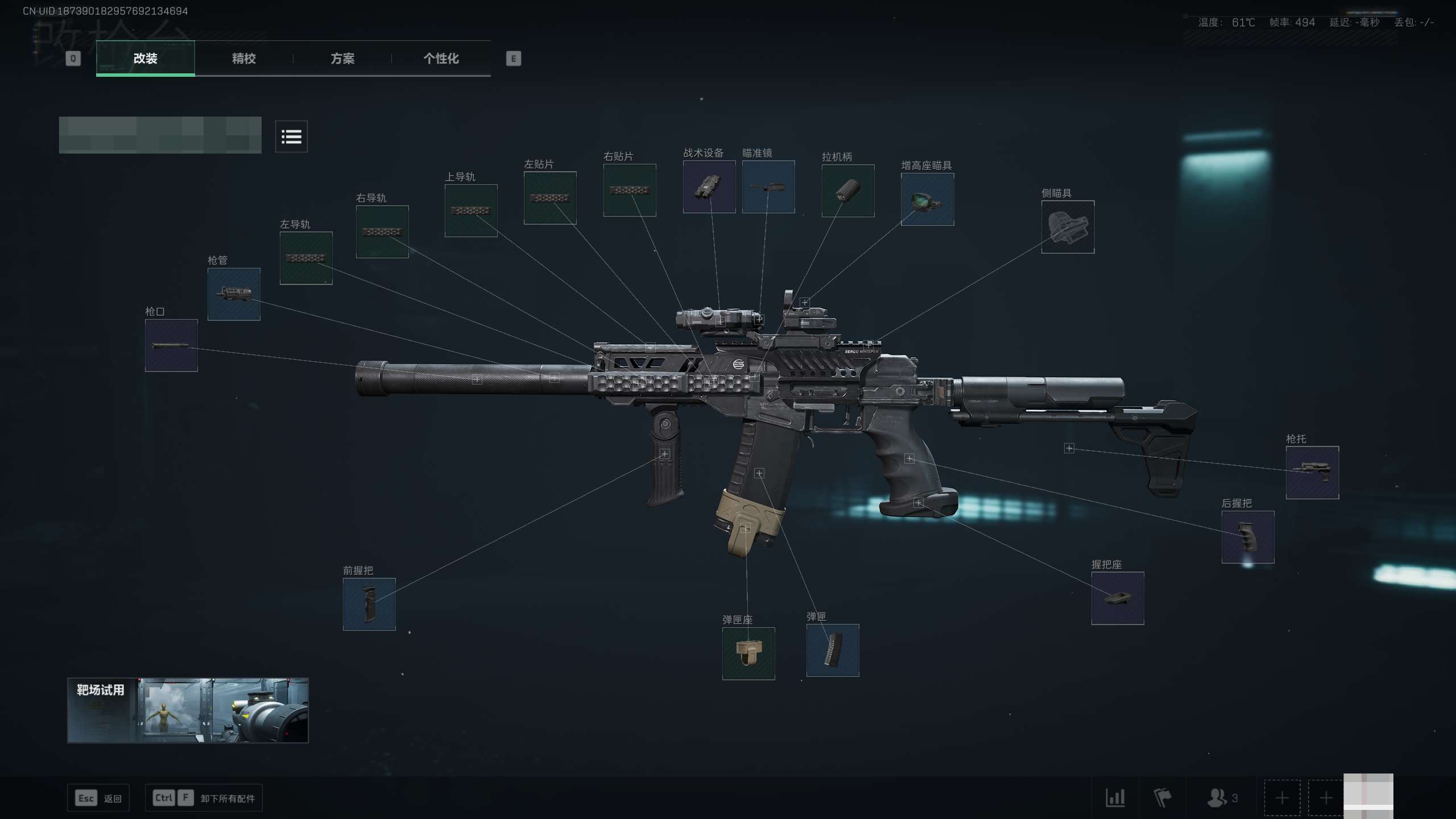Open the 后握把 rear grip slot
Image resolution: width=1456 pixels, height=819 pixels.
point(1247,537)
